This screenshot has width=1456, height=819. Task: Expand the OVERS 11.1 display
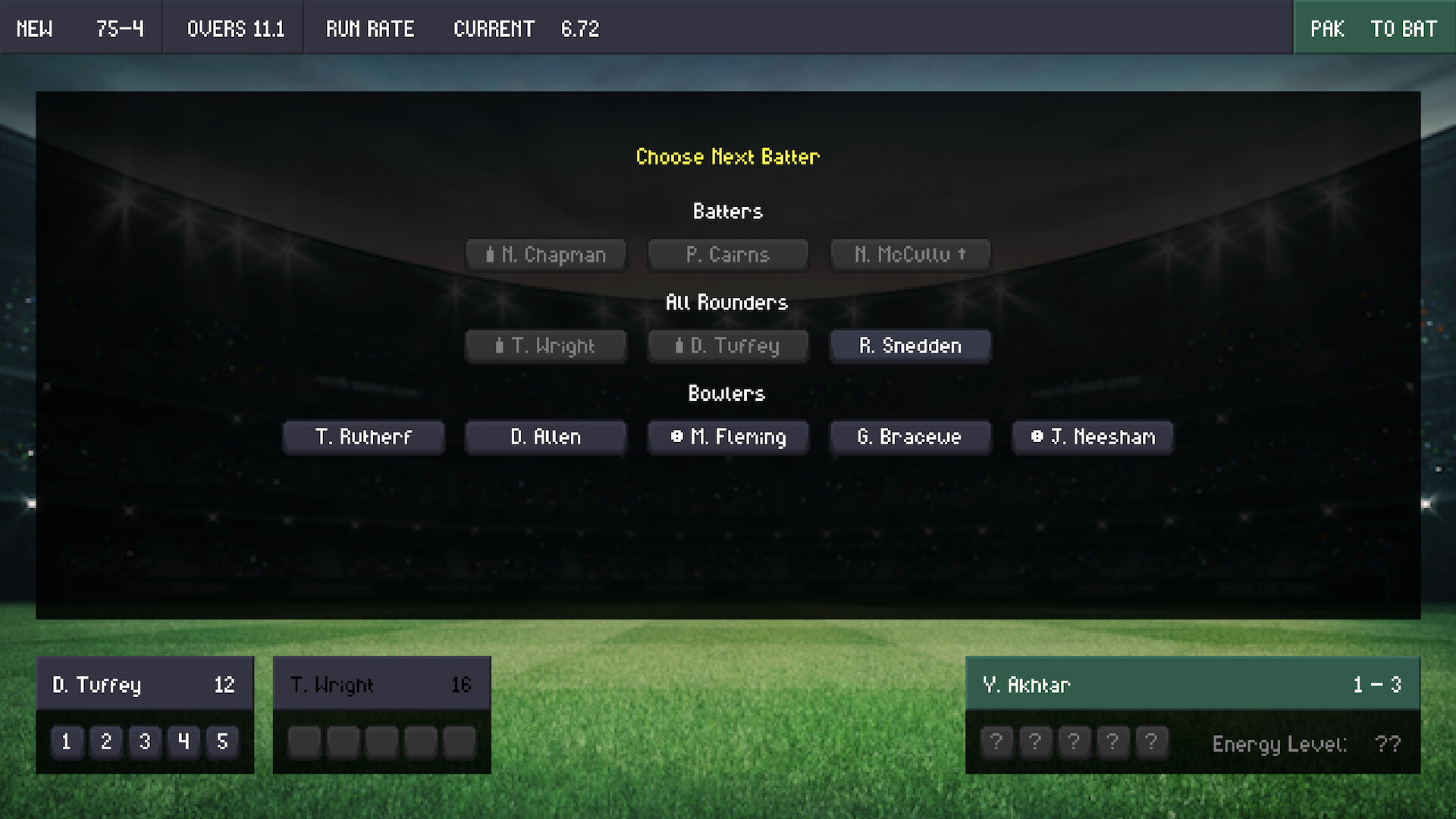click(x=233, y=28)
